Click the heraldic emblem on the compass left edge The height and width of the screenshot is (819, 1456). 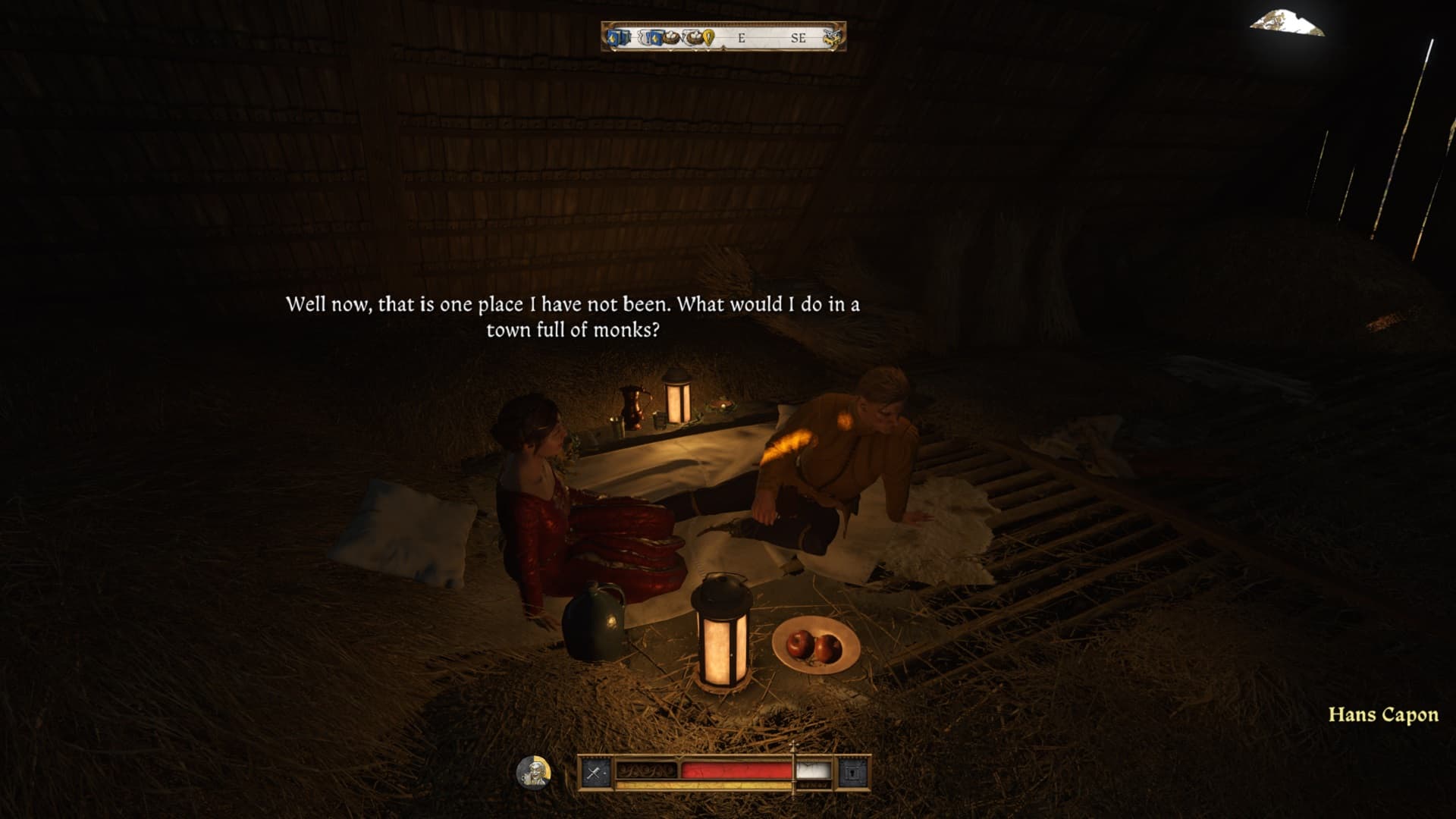coord(607,36)
